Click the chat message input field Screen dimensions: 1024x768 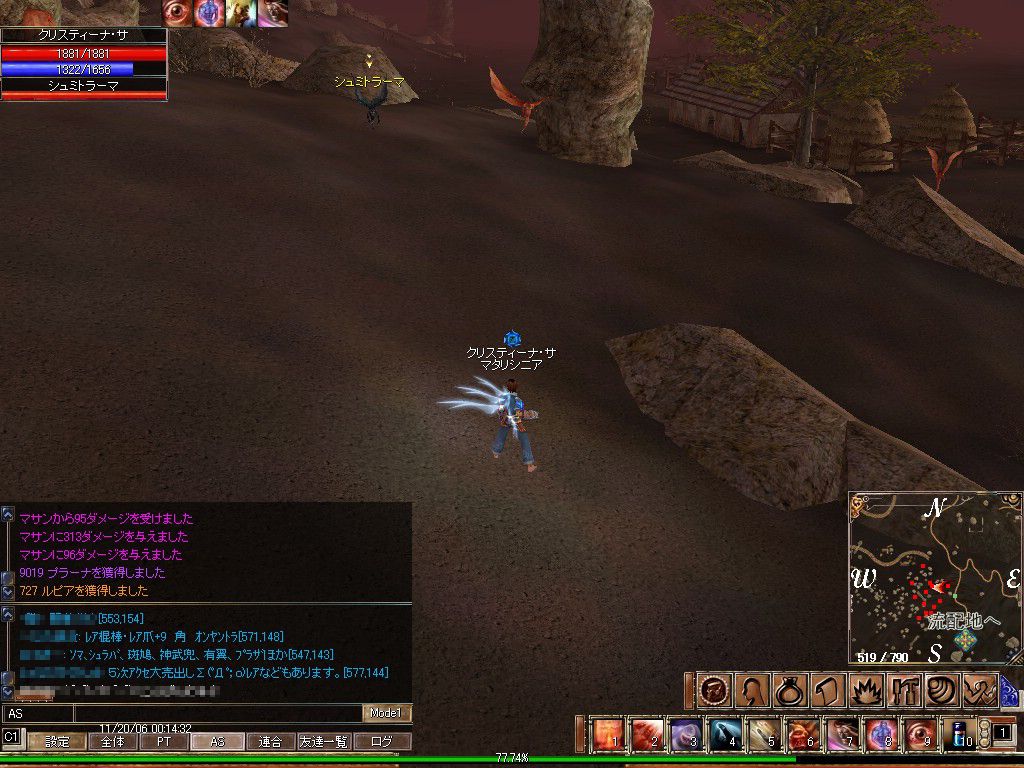pyautogui.click(x=180, y=713)
